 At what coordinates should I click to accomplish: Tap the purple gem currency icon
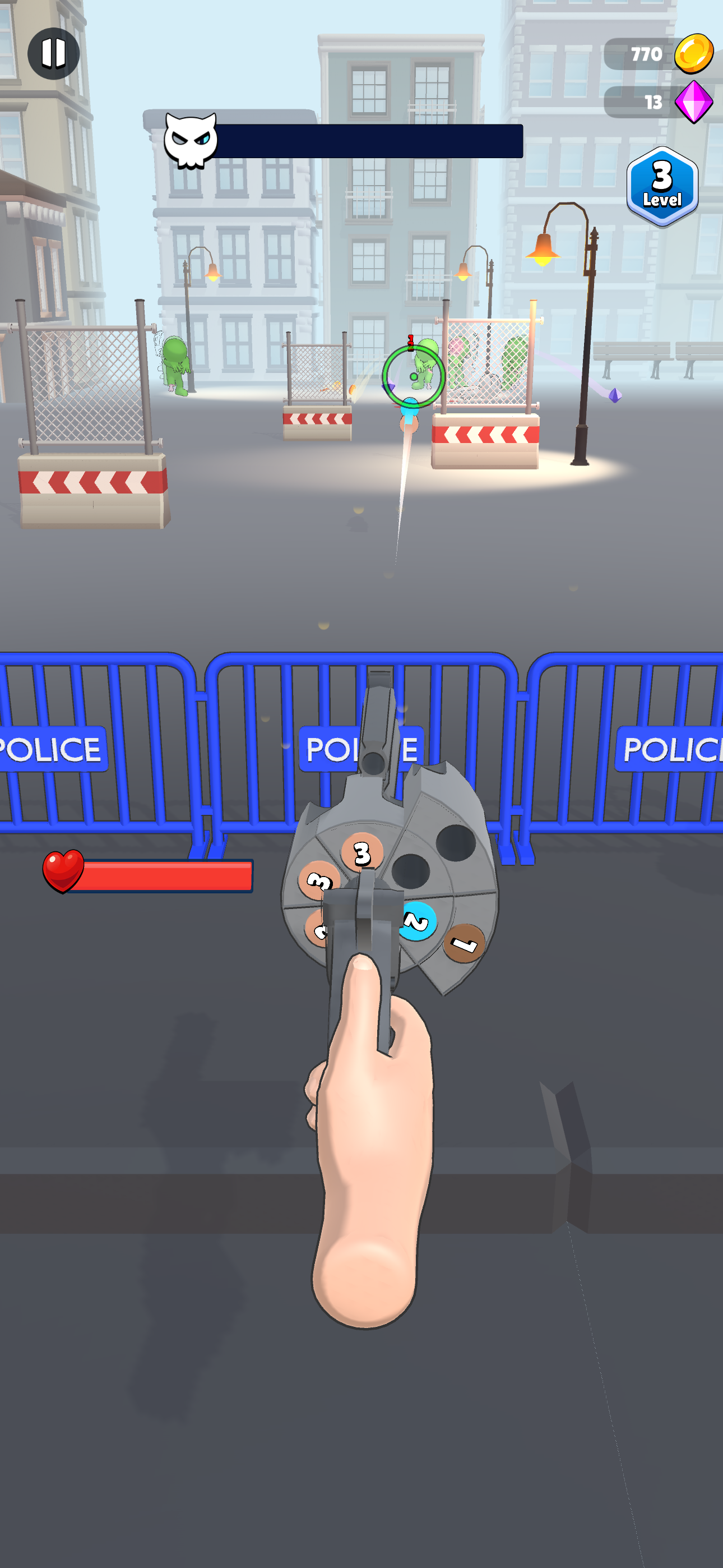tap(696, 102)
